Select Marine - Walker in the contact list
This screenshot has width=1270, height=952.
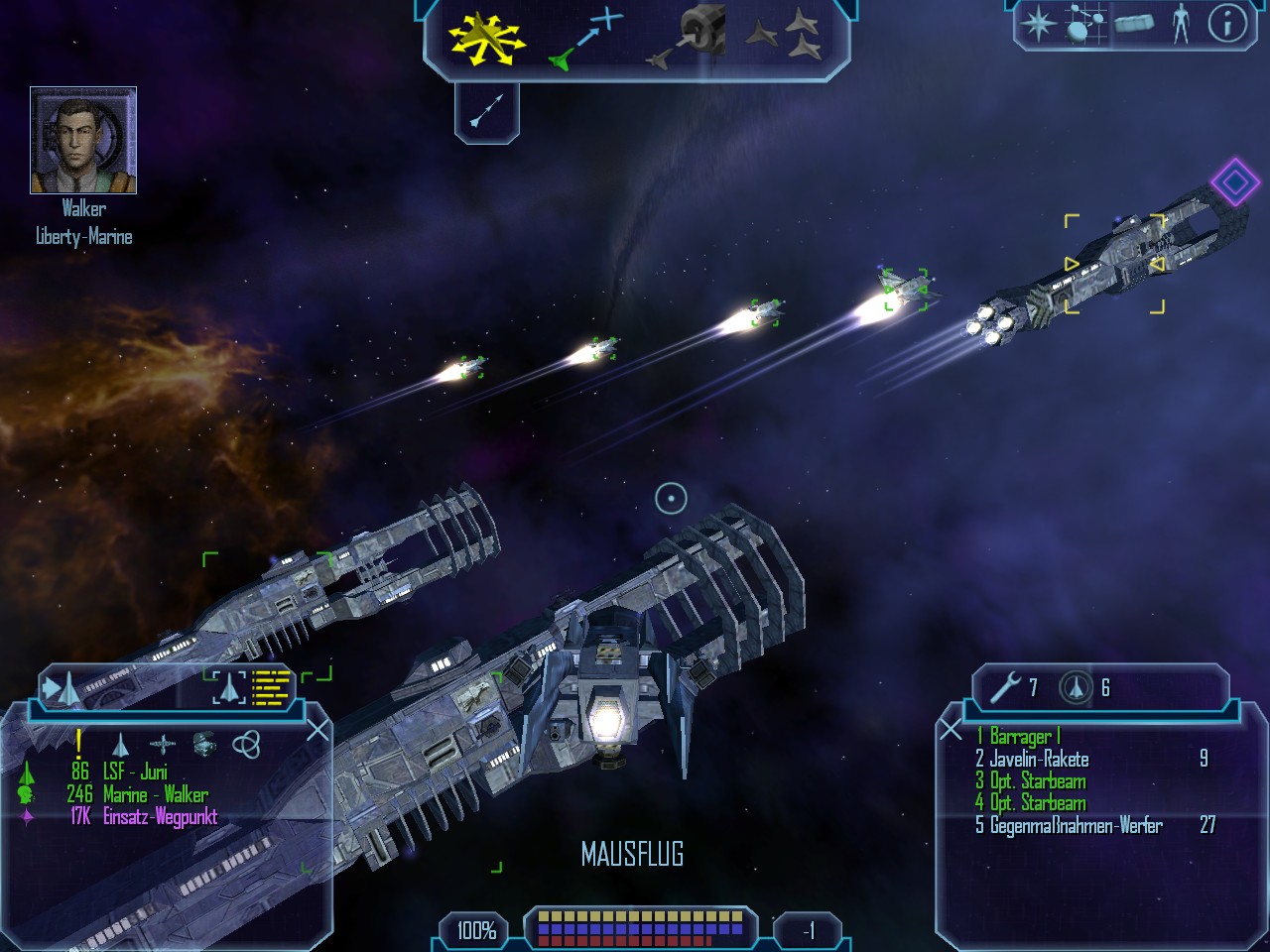[x=155, y=794]
